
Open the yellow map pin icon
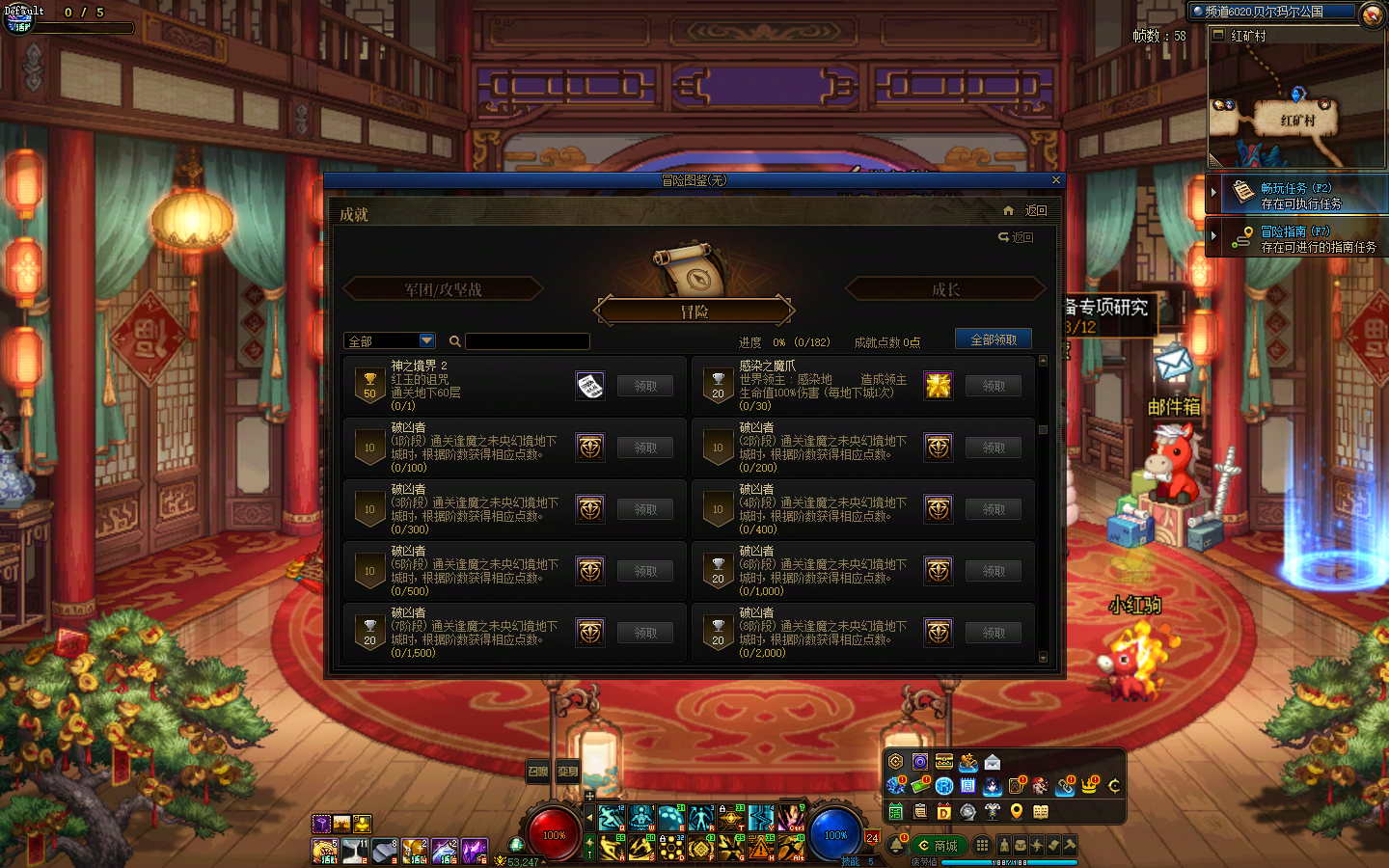(1017, 811)
